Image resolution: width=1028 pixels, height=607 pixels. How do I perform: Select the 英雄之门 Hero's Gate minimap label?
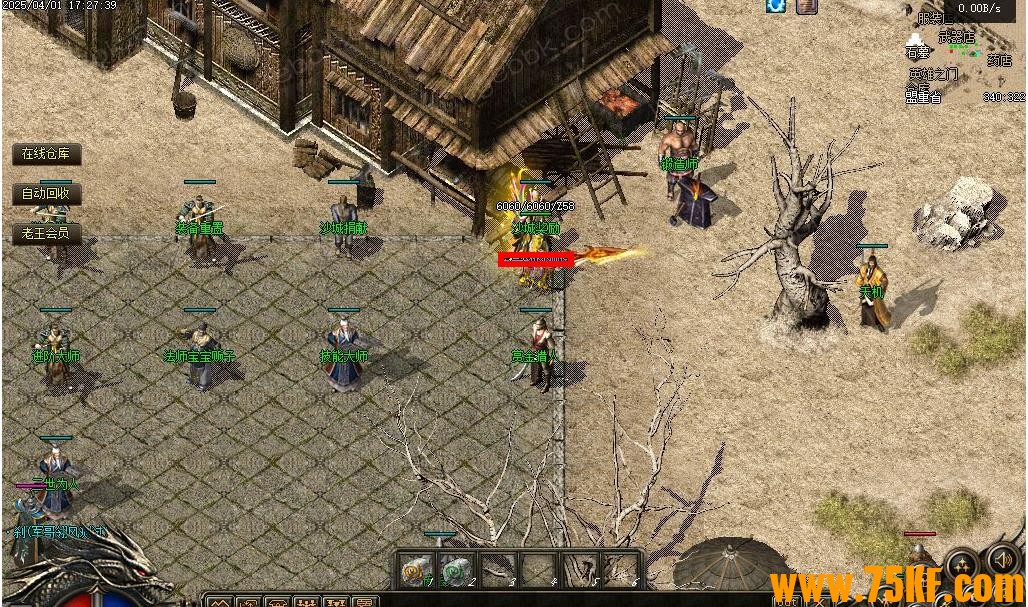coord(932,74)
